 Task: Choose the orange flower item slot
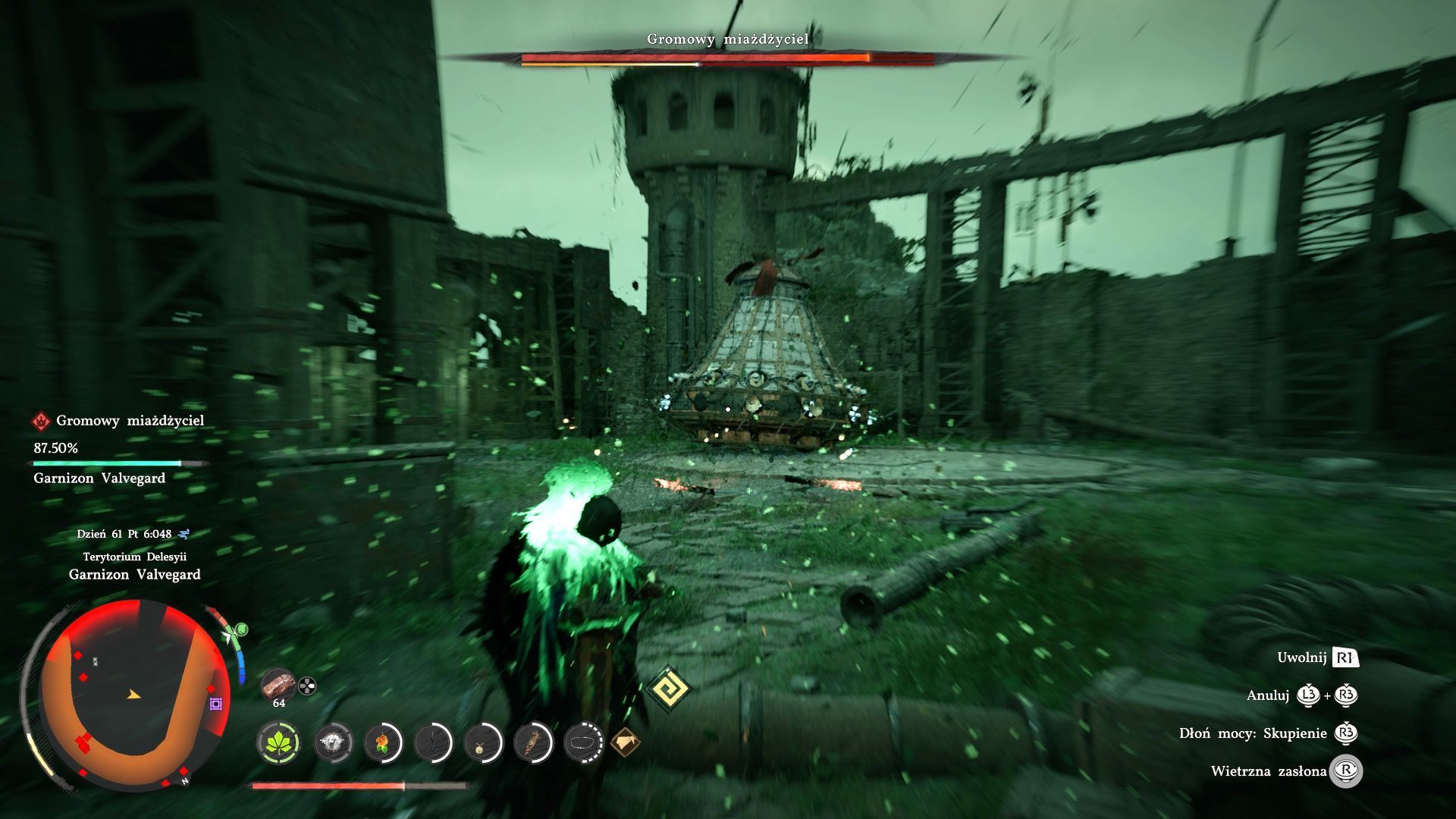click(383, 742)
